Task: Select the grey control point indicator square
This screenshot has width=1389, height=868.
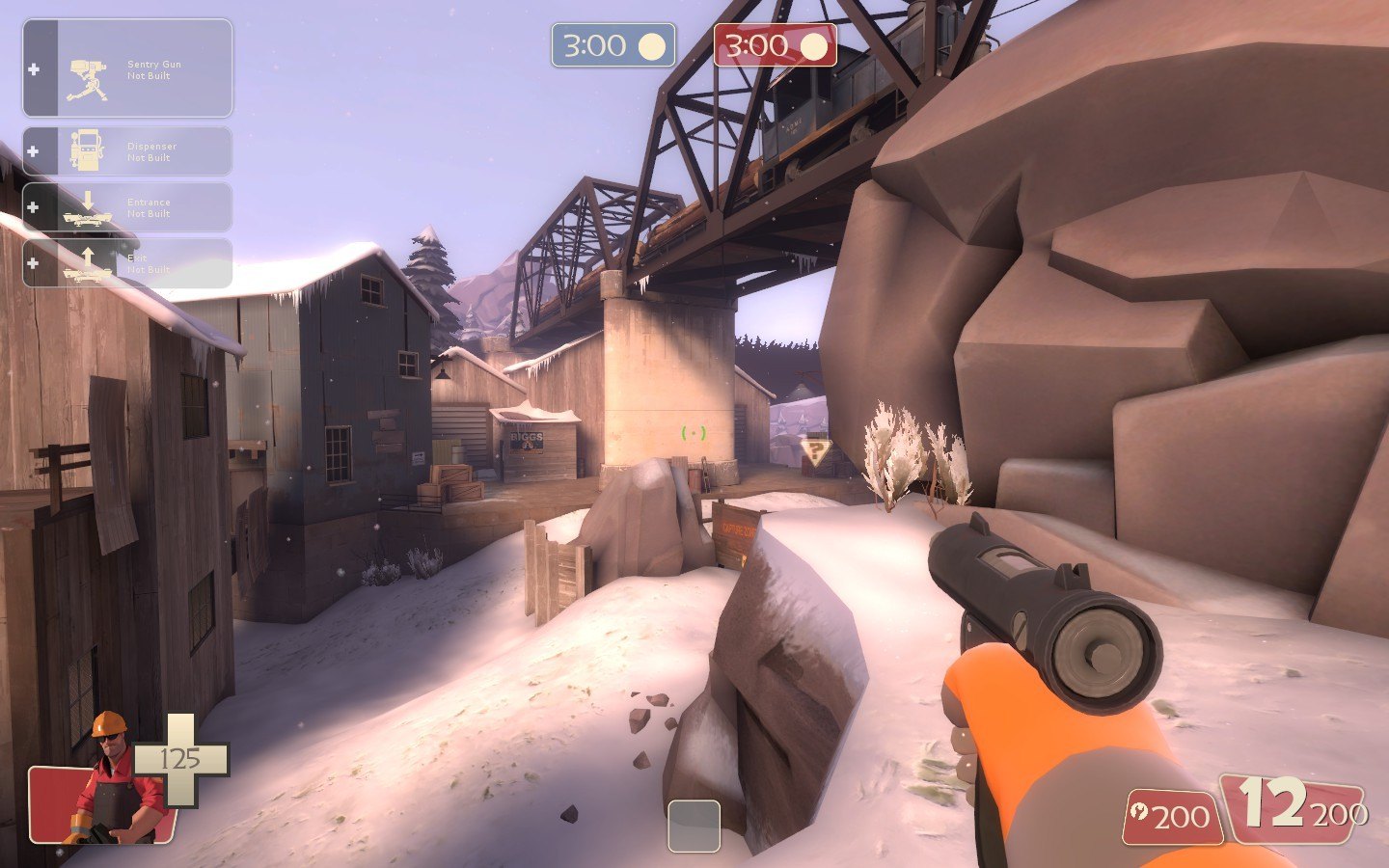Action: point(694,826)
